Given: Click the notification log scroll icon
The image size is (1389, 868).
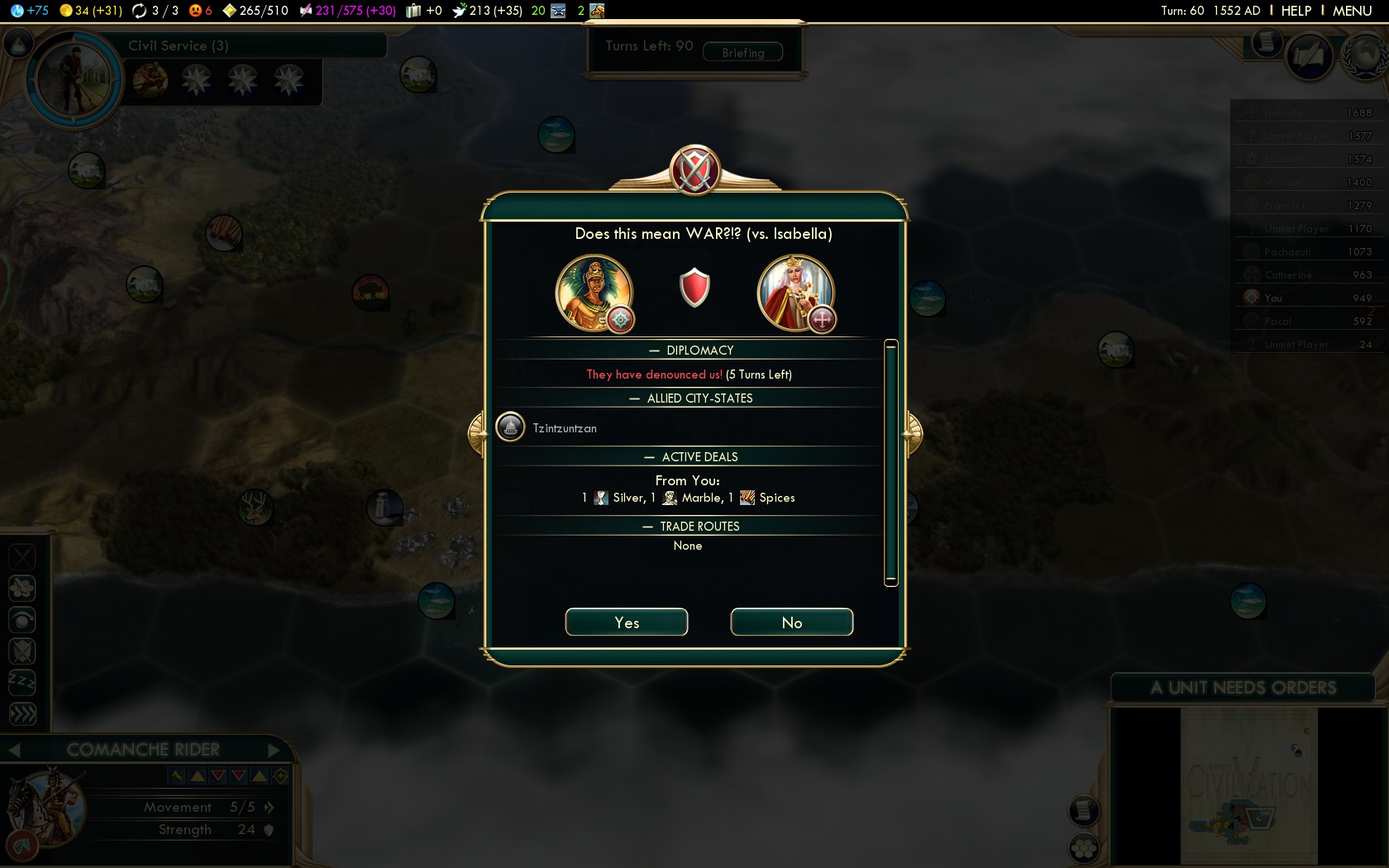Looking at the screenshot, I should point(1265,42).
